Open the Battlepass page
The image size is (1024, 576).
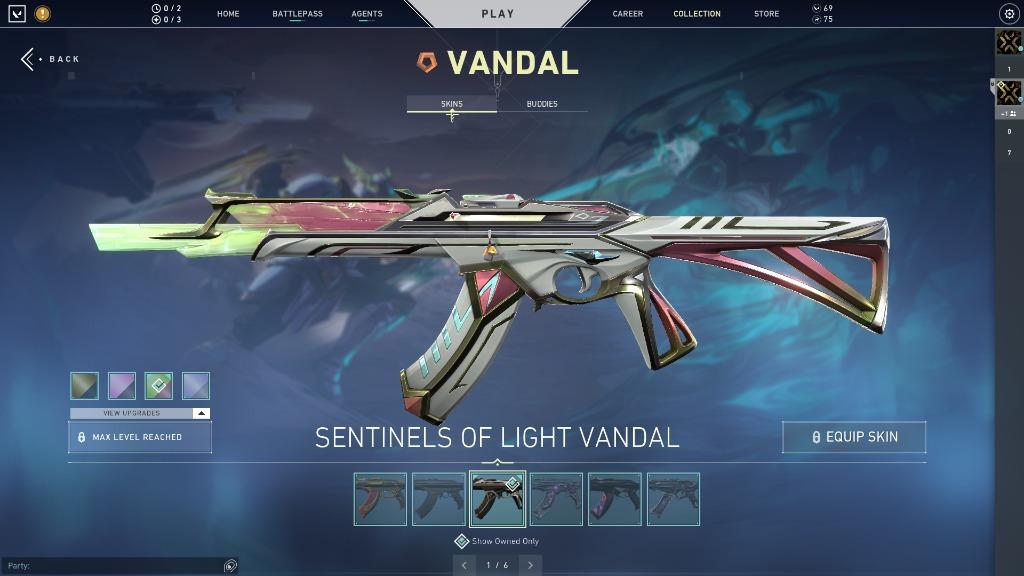tap(297, 14)
